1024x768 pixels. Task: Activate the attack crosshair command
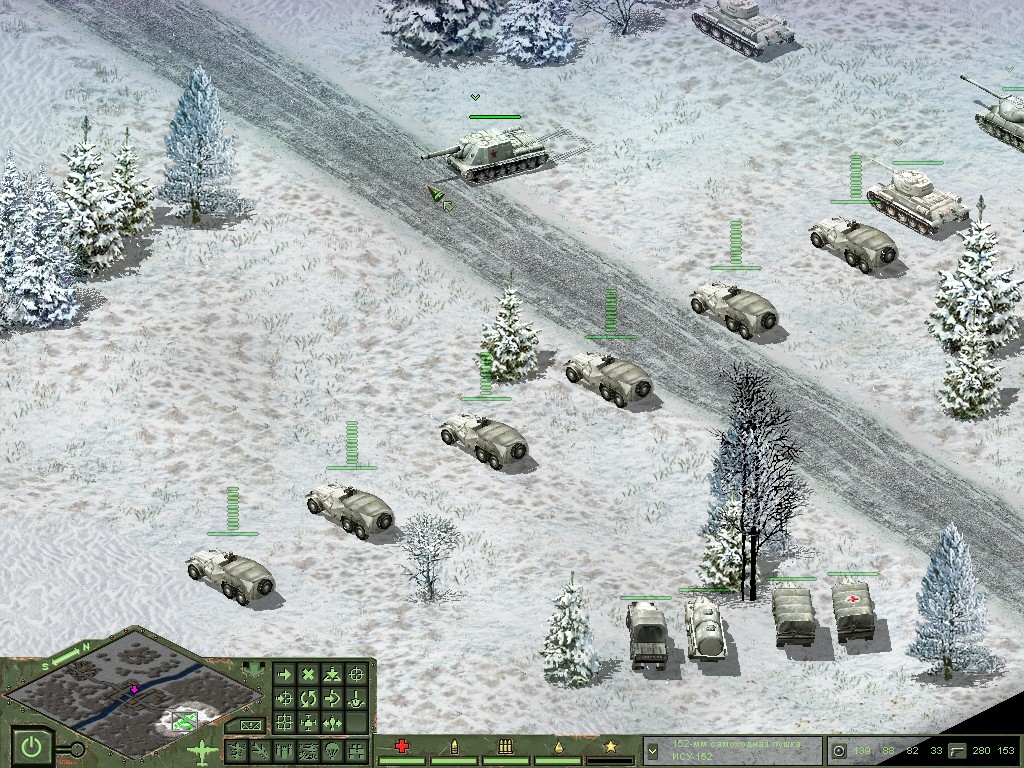tap(356, 675)
